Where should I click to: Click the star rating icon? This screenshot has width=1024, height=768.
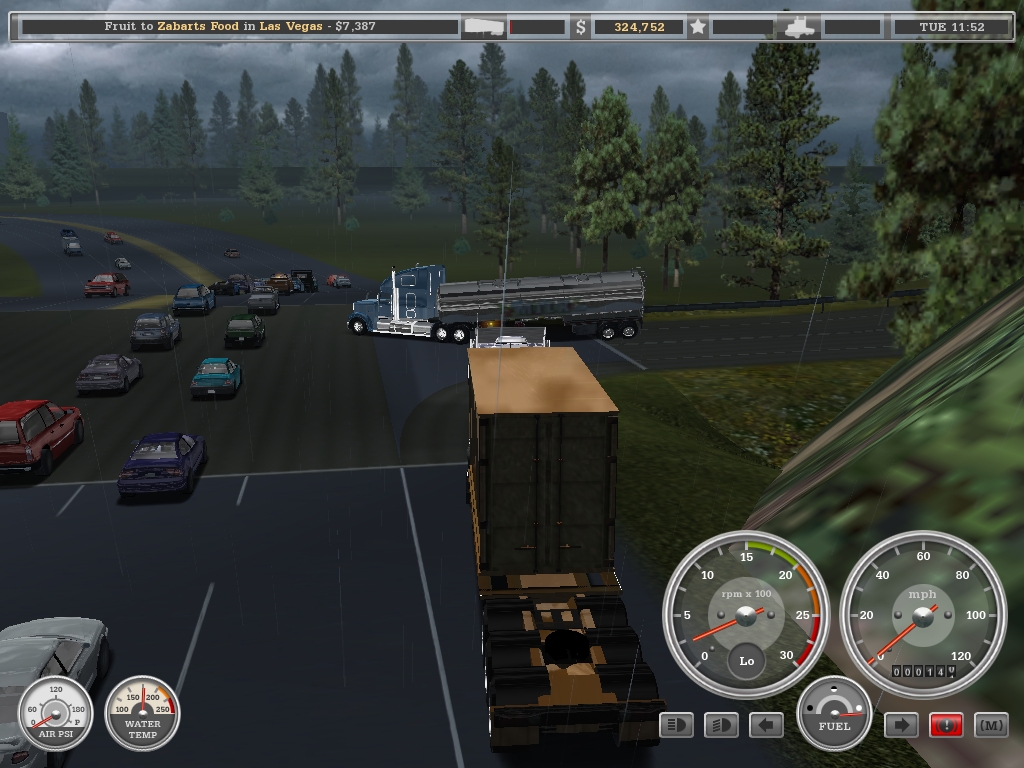coord(698,27)
